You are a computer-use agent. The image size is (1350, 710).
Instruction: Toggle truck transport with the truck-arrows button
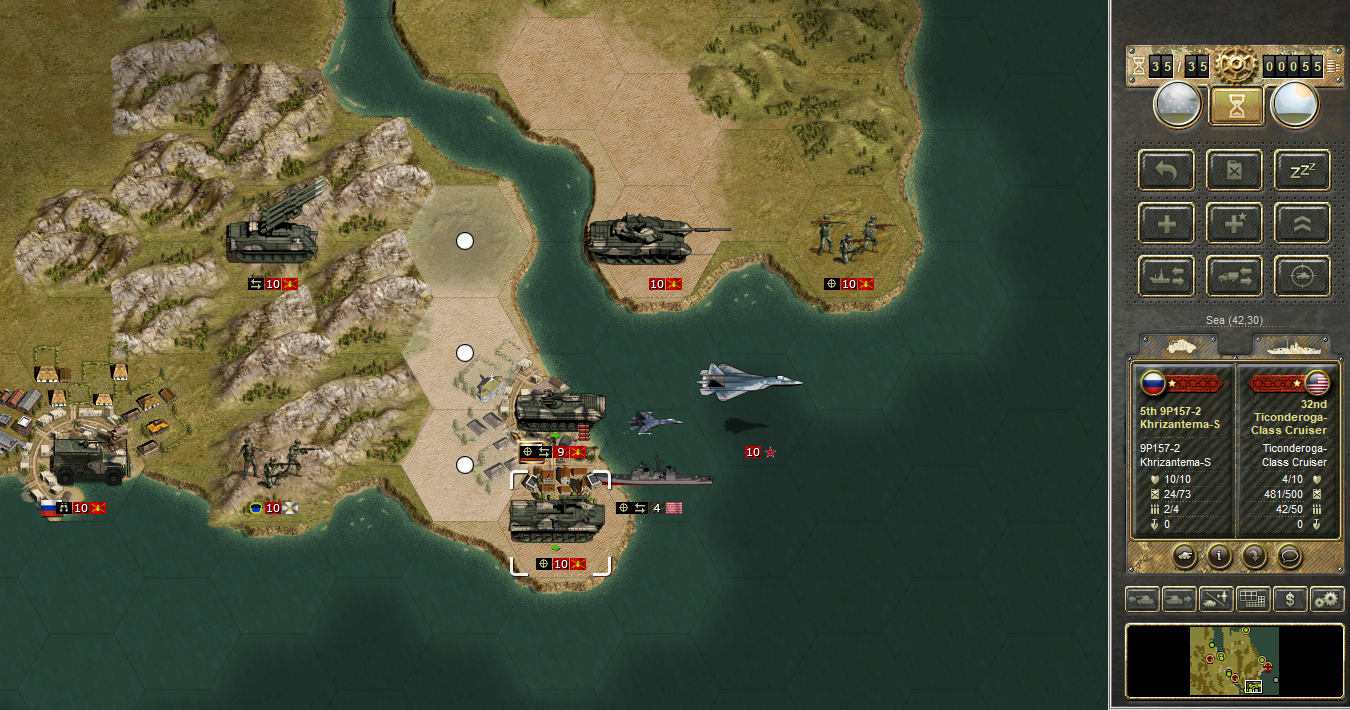1235,277
